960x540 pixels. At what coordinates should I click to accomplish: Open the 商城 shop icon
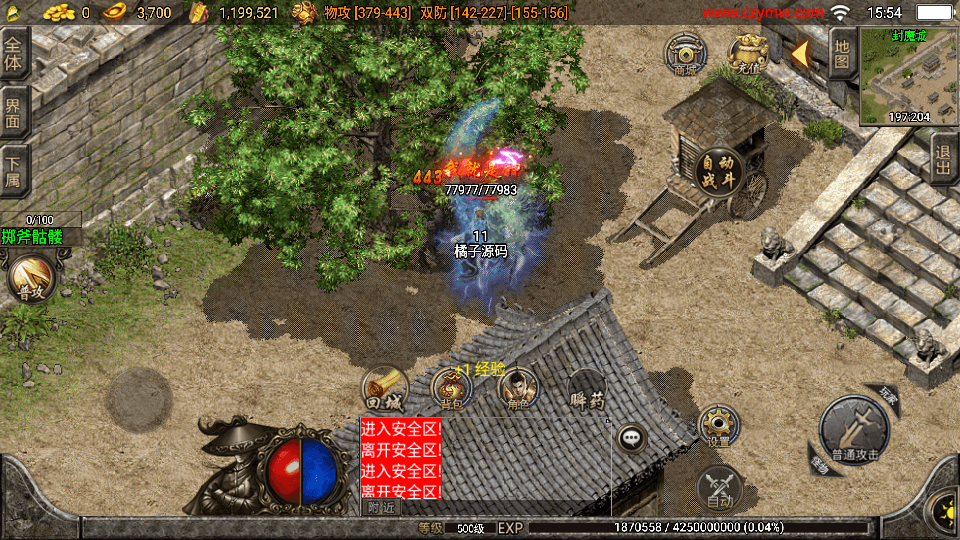pos(686,53)
